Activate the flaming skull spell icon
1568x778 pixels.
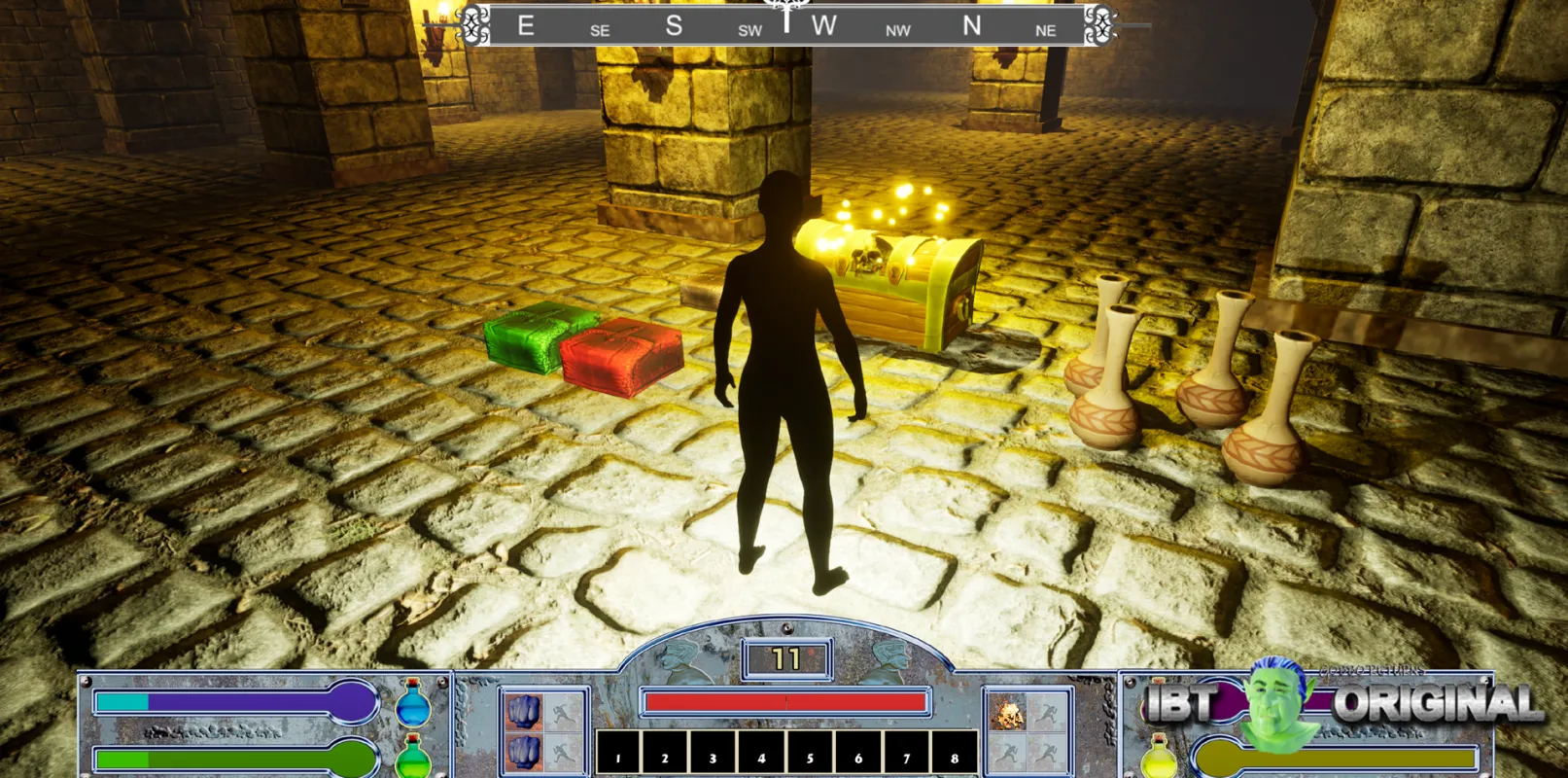(1007, 713)
